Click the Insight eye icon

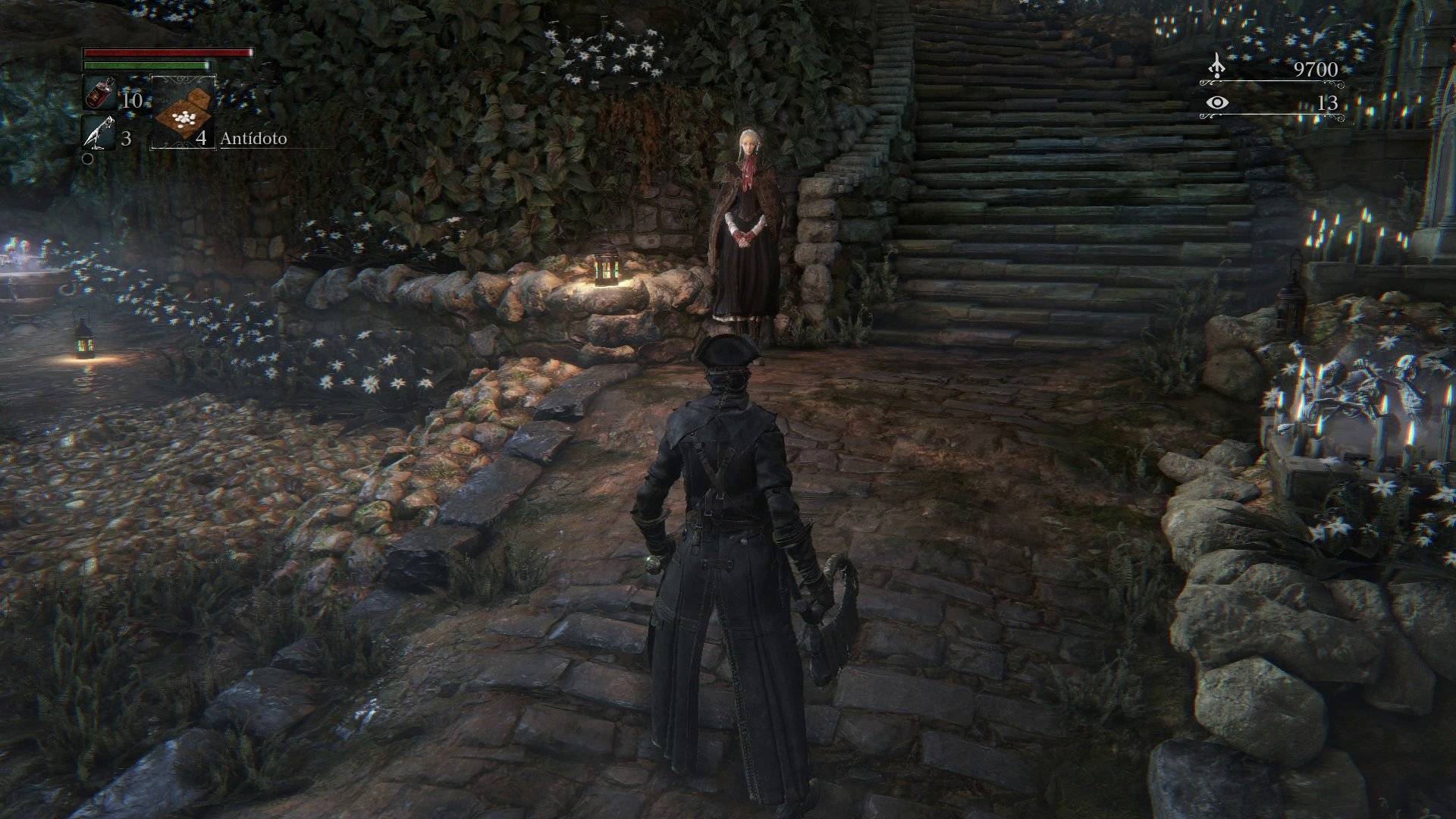pyautogui.click(x=1218, y=102)
